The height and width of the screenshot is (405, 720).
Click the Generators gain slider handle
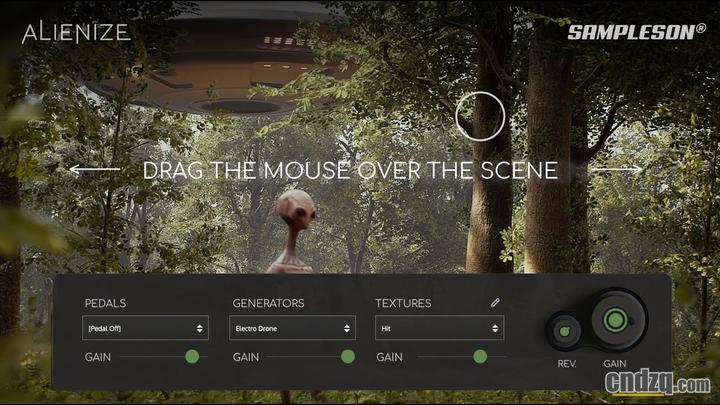[348, 357]
